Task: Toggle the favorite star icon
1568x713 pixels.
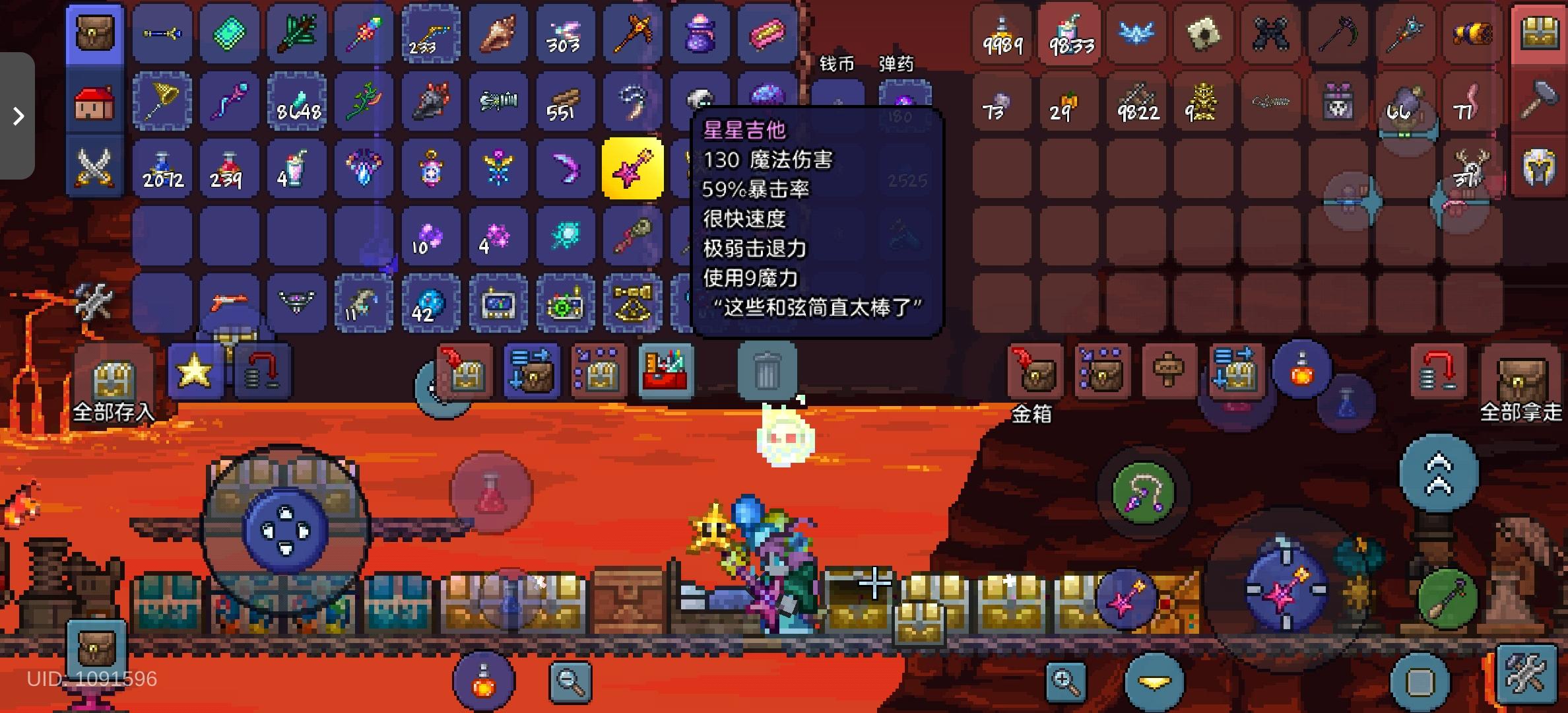Action: [196, 372]
